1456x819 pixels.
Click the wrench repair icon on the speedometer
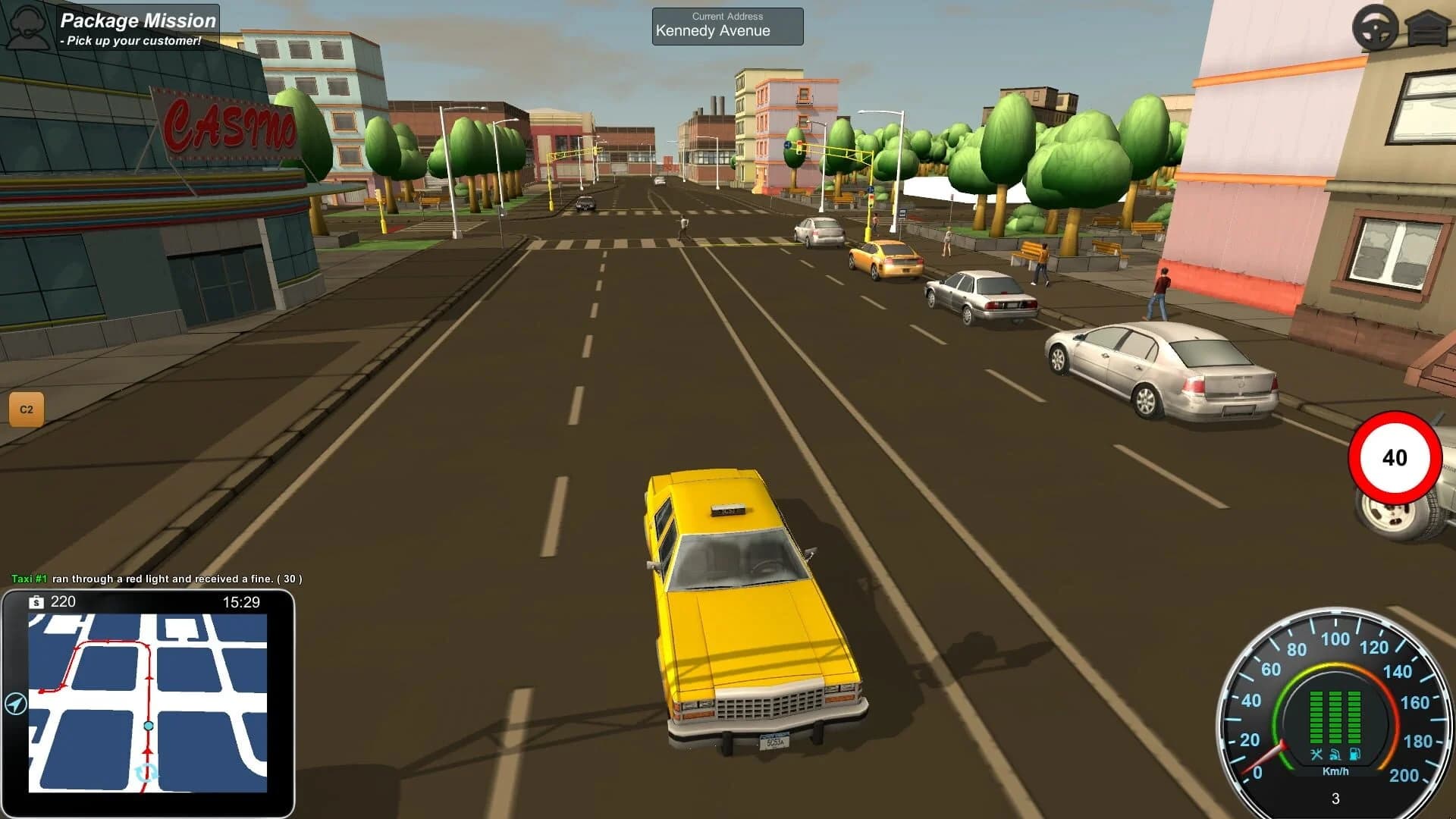1316,754
